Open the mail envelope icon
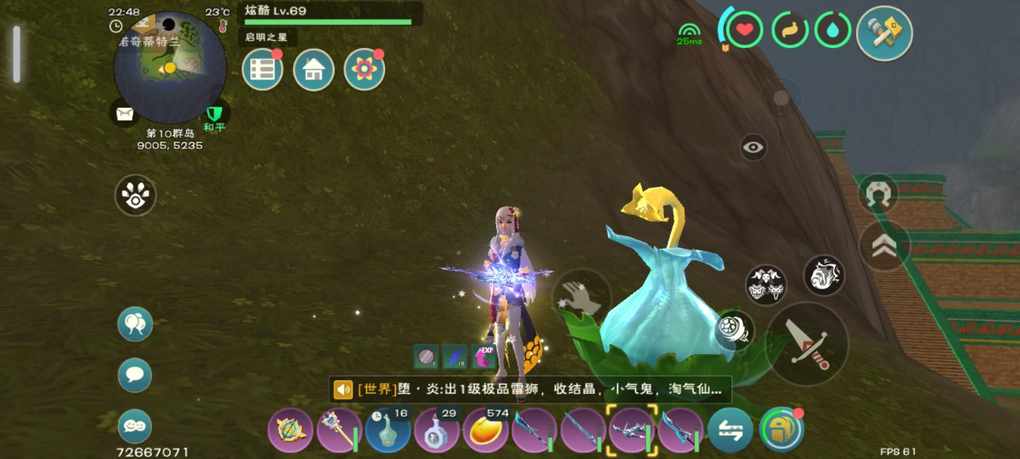The image size is (1020, 459). (x=124, y=114)
